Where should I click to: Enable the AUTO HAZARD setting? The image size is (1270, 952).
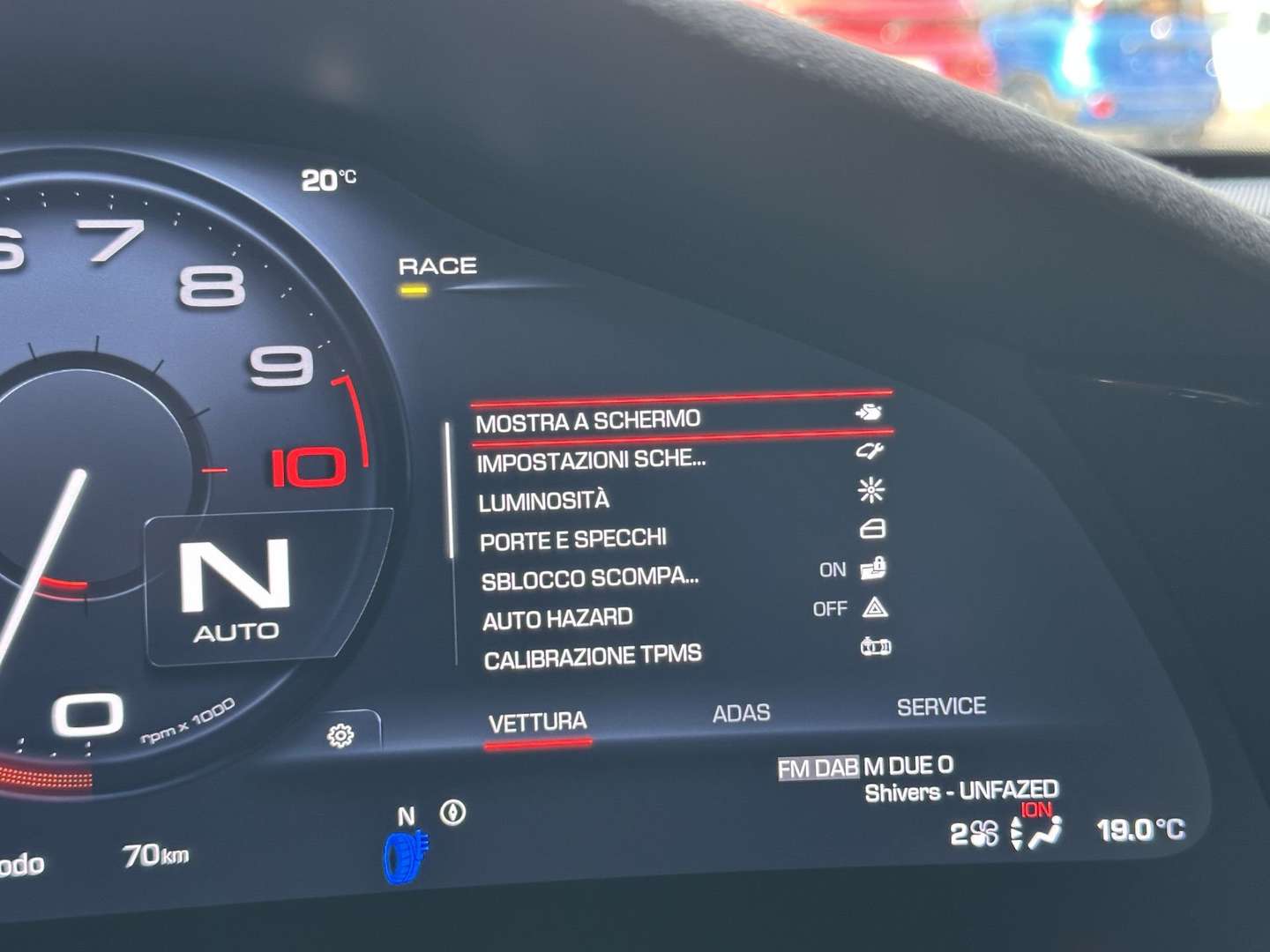click(x=830, y=607)
